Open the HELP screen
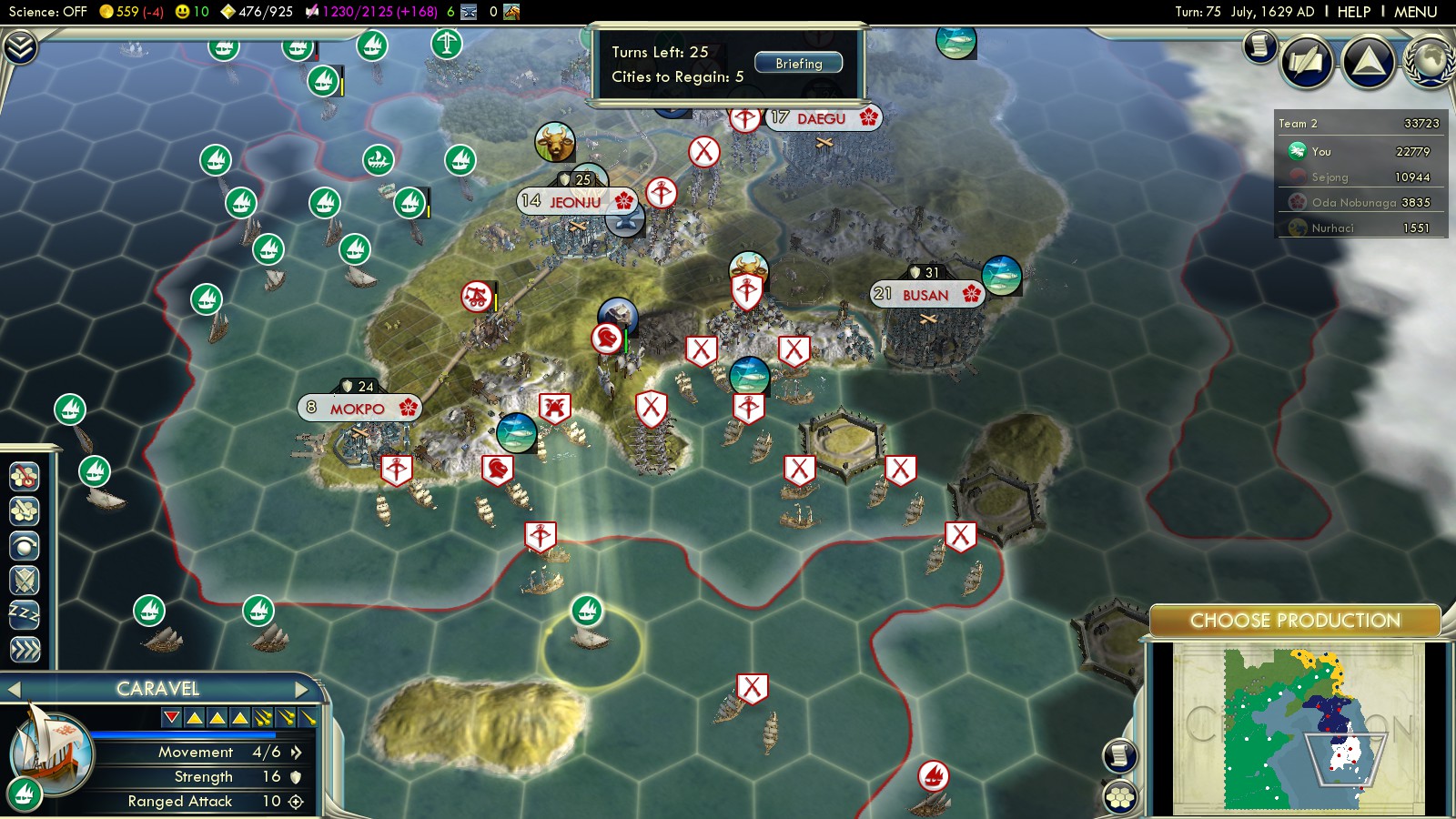Screen dimensions: 1456x819 click(x=1353, y=12)
